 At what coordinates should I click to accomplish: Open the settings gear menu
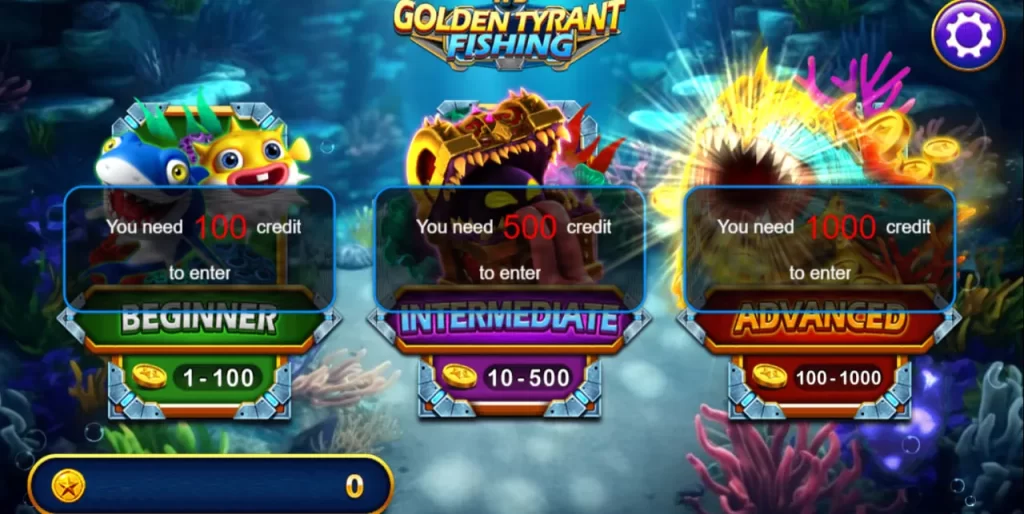click(x=967, y=36)
